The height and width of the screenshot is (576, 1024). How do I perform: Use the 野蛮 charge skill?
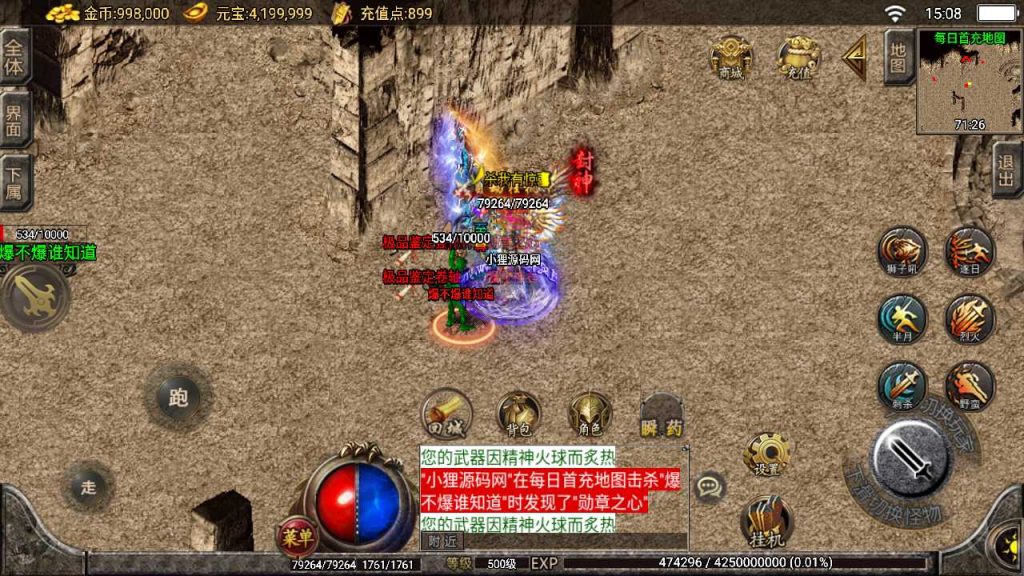[x=969, y=386]
